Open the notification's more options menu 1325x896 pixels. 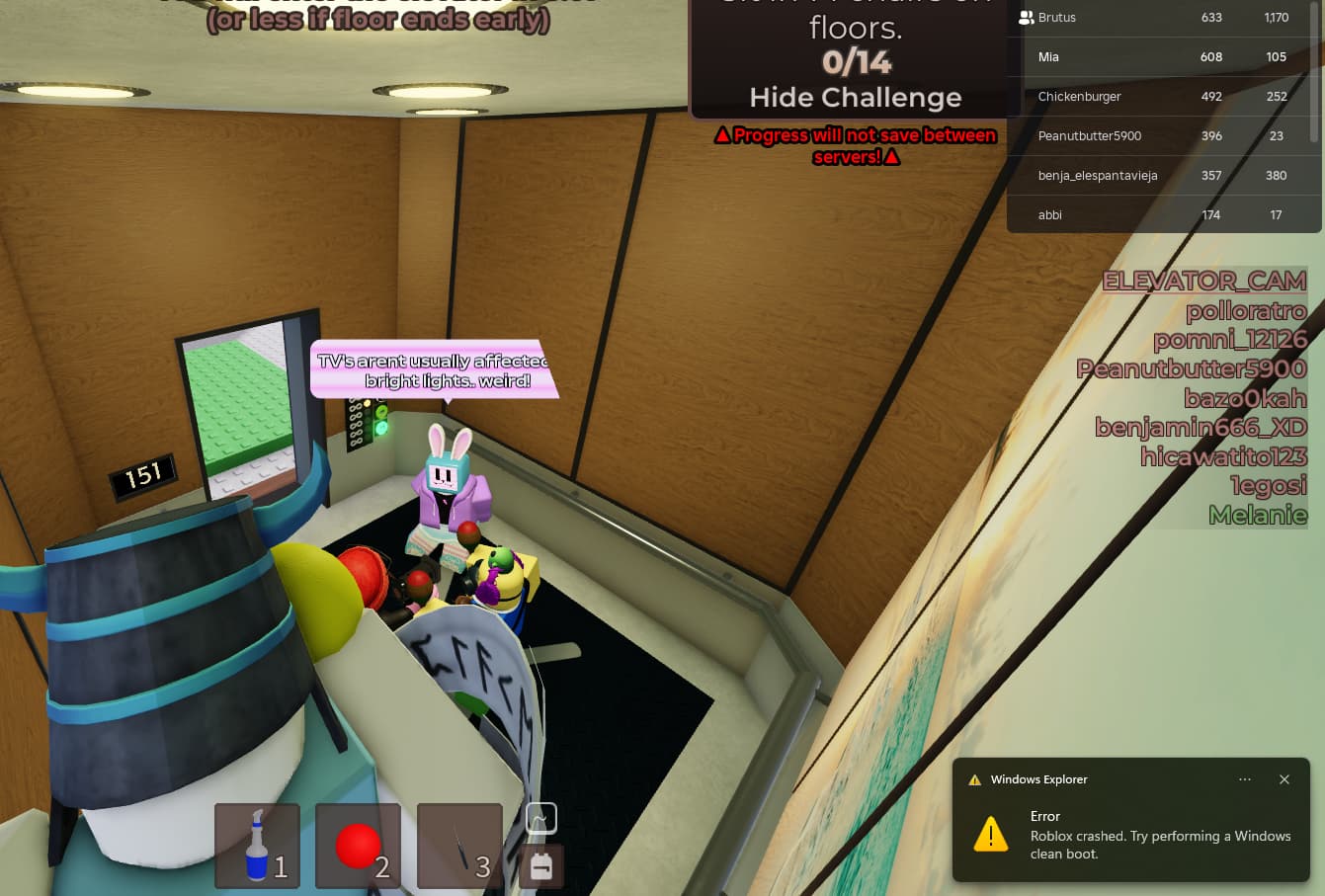1245,779
